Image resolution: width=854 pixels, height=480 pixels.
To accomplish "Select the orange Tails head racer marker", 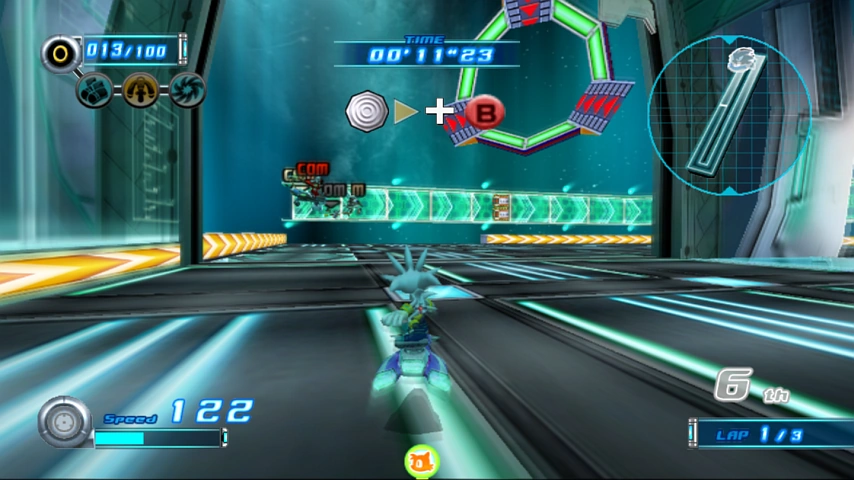I will click(421, 462).
